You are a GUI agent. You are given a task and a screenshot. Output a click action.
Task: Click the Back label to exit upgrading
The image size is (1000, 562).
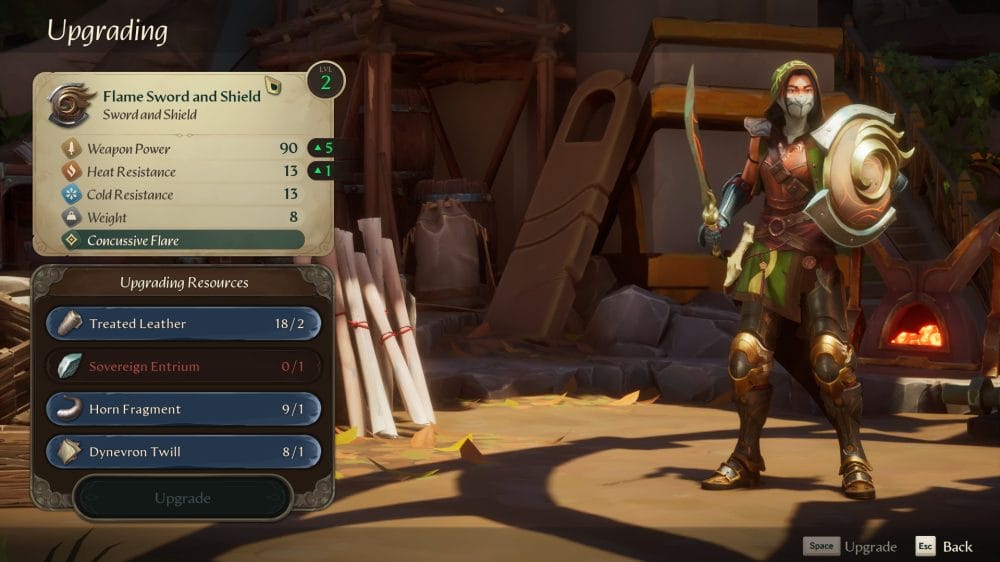click(957, 546)
